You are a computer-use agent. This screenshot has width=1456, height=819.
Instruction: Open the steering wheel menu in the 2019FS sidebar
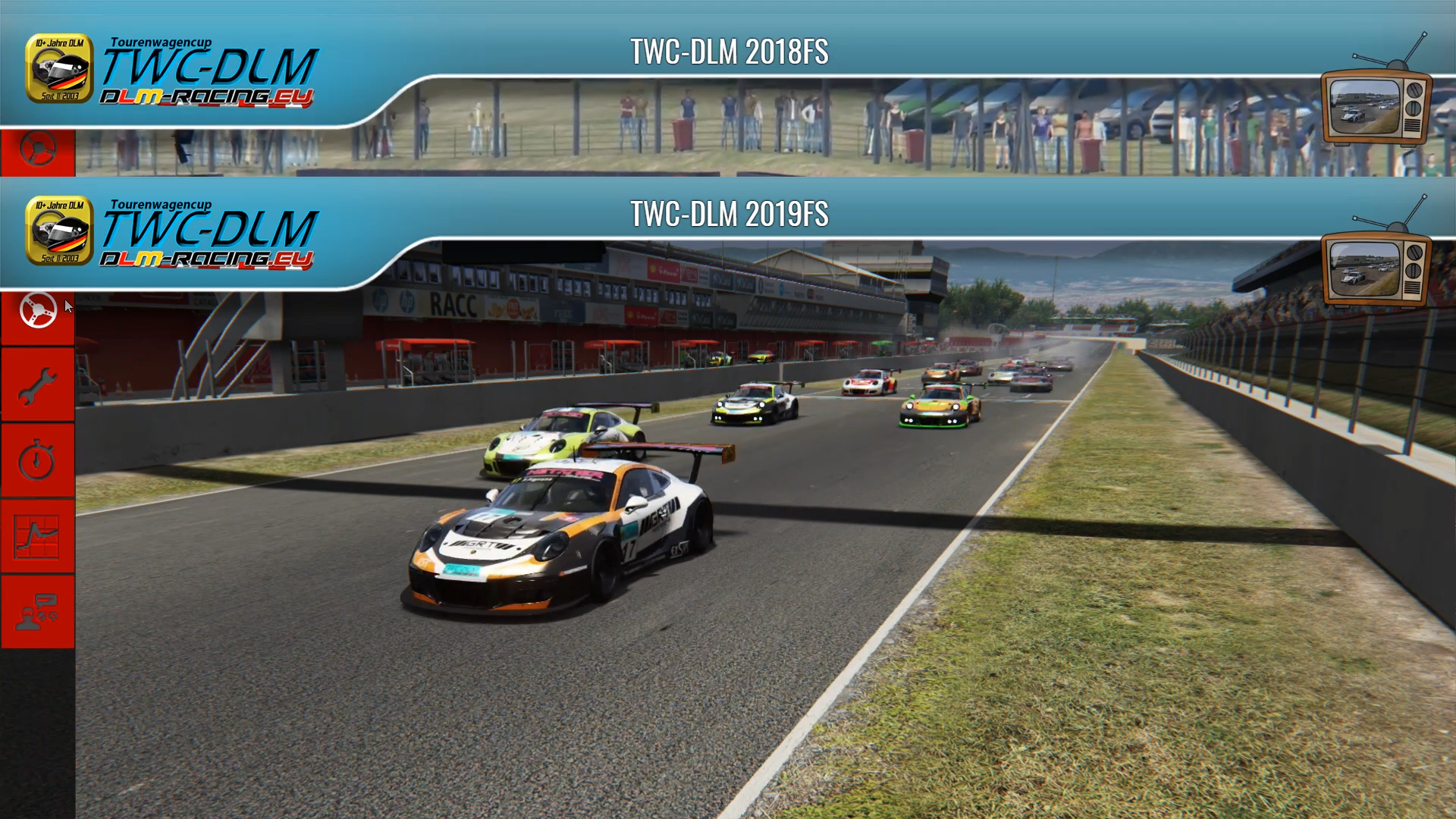point(38,310)
